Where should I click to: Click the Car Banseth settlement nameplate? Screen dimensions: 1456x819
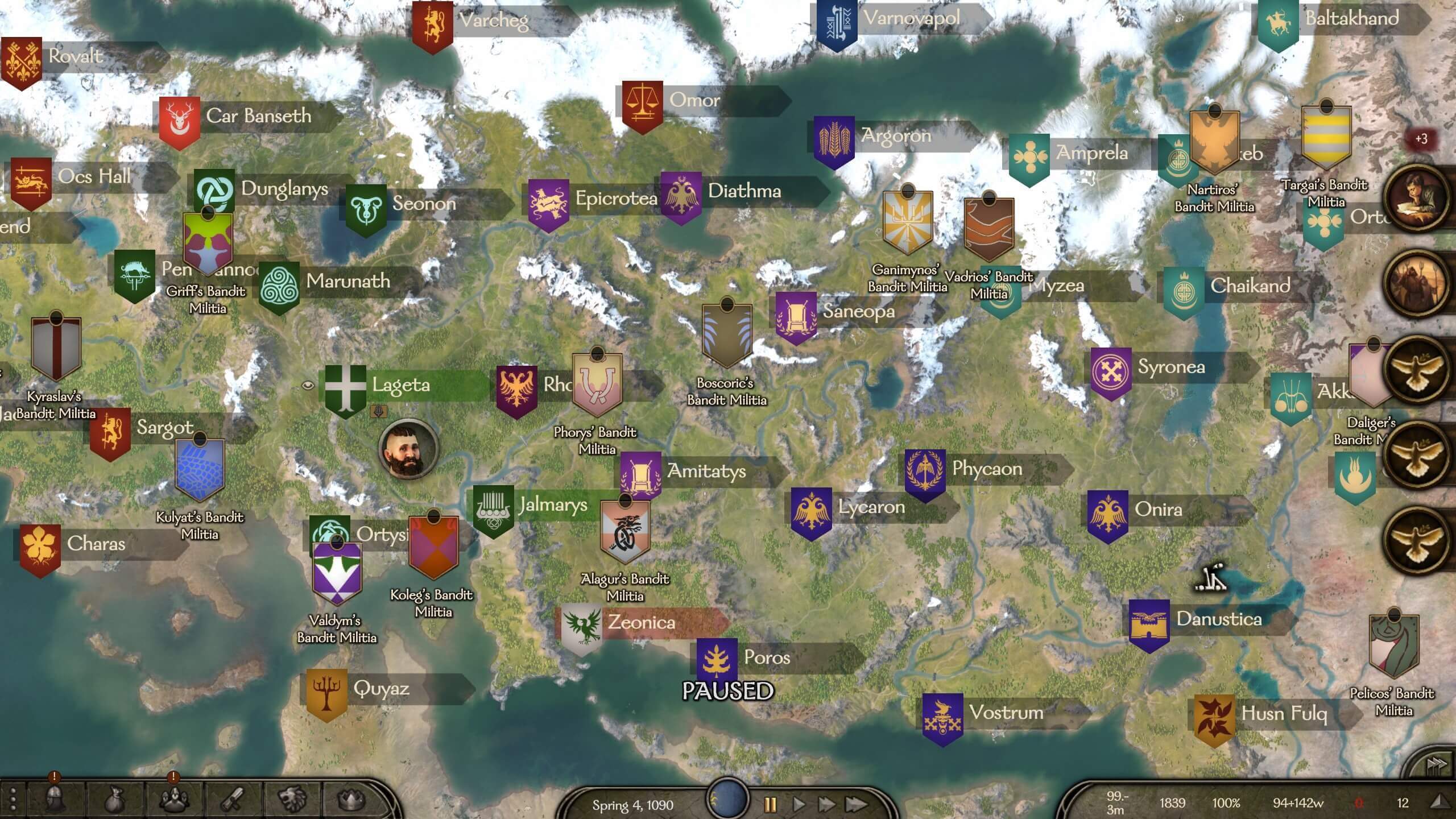tap(258, 116)
